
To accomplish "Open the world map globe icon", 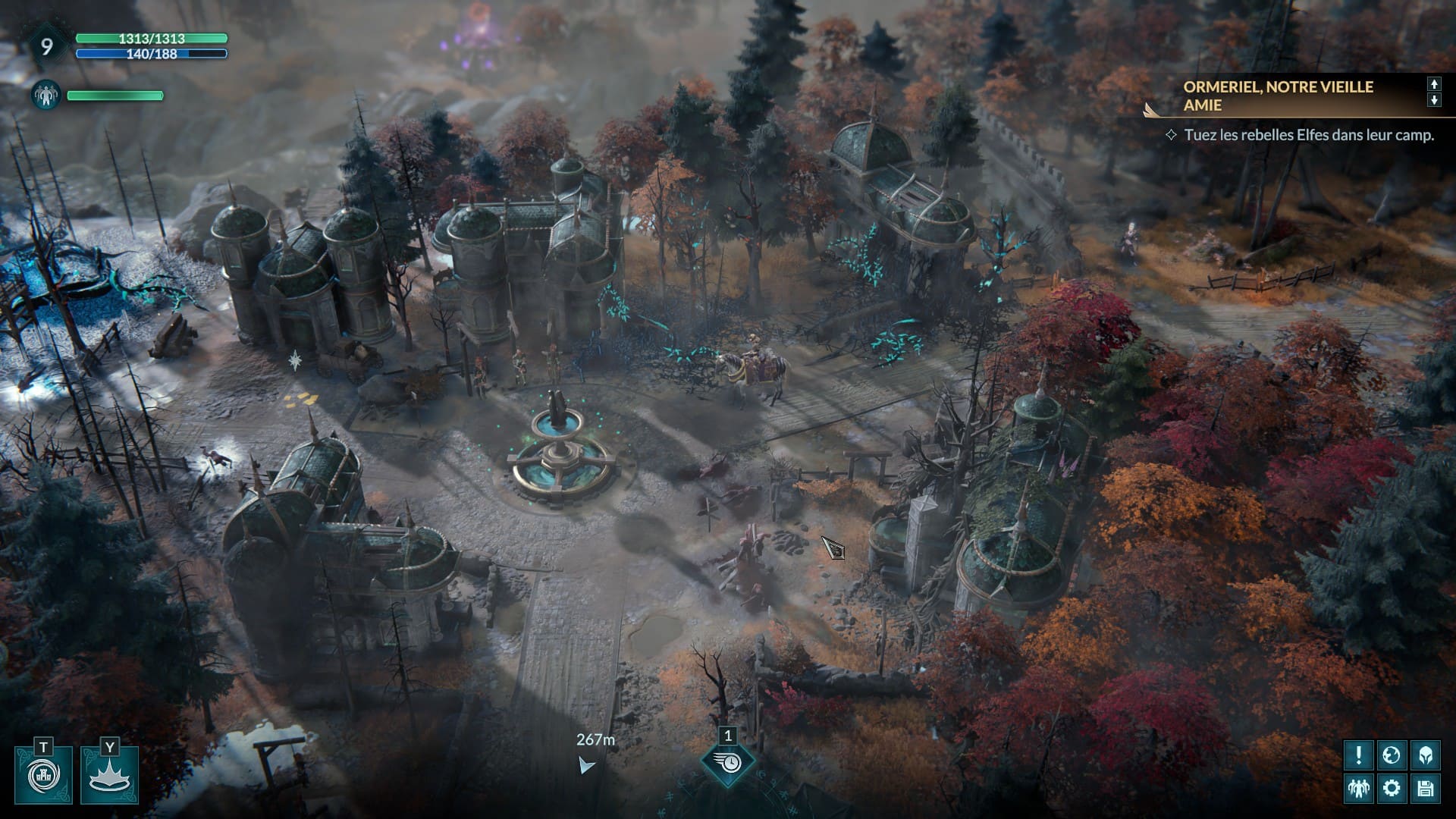I will click(x=1392, y=755).
